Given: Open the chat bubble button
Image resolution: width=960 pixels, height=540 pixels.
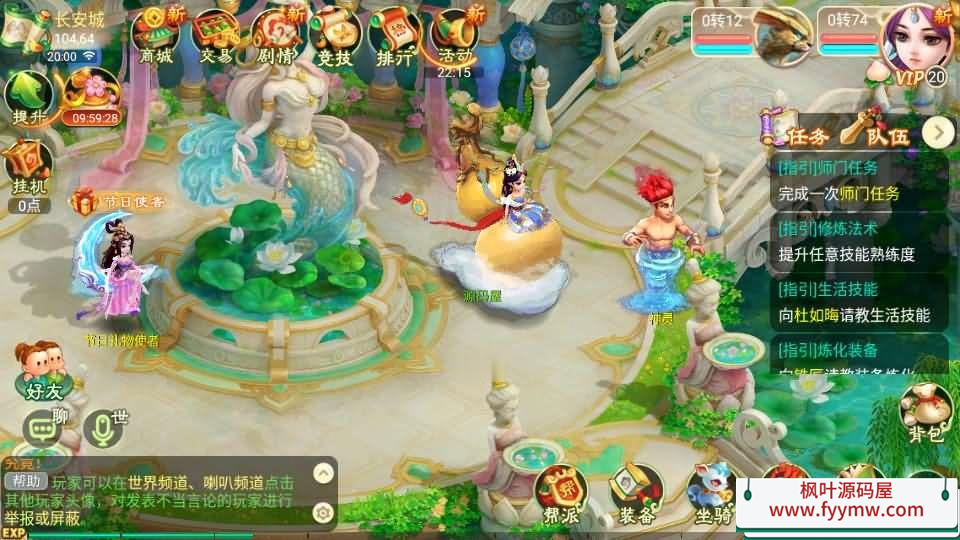Looking at the screenshot, I should (43, 429).
